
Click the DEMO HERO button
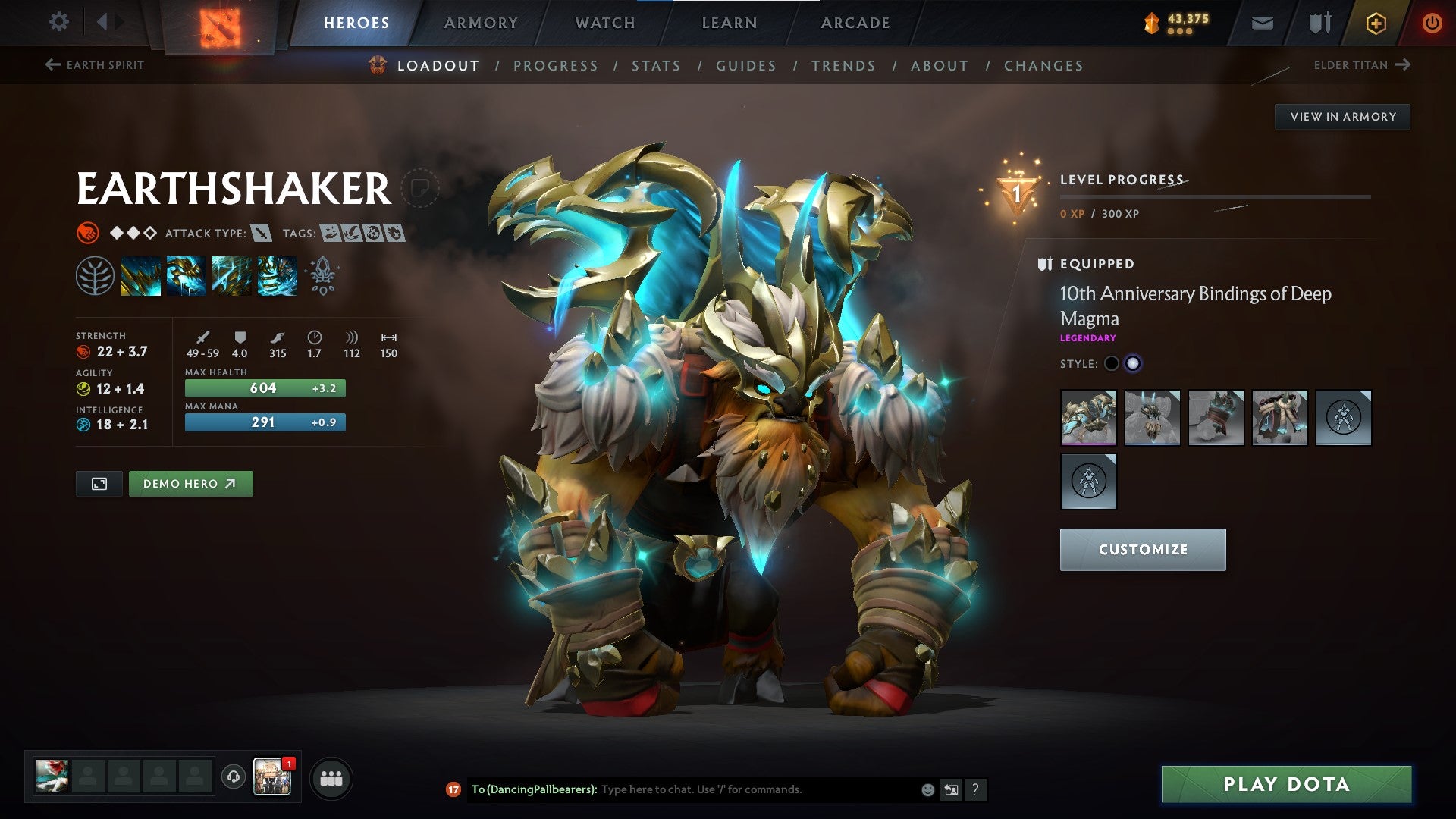190,483
